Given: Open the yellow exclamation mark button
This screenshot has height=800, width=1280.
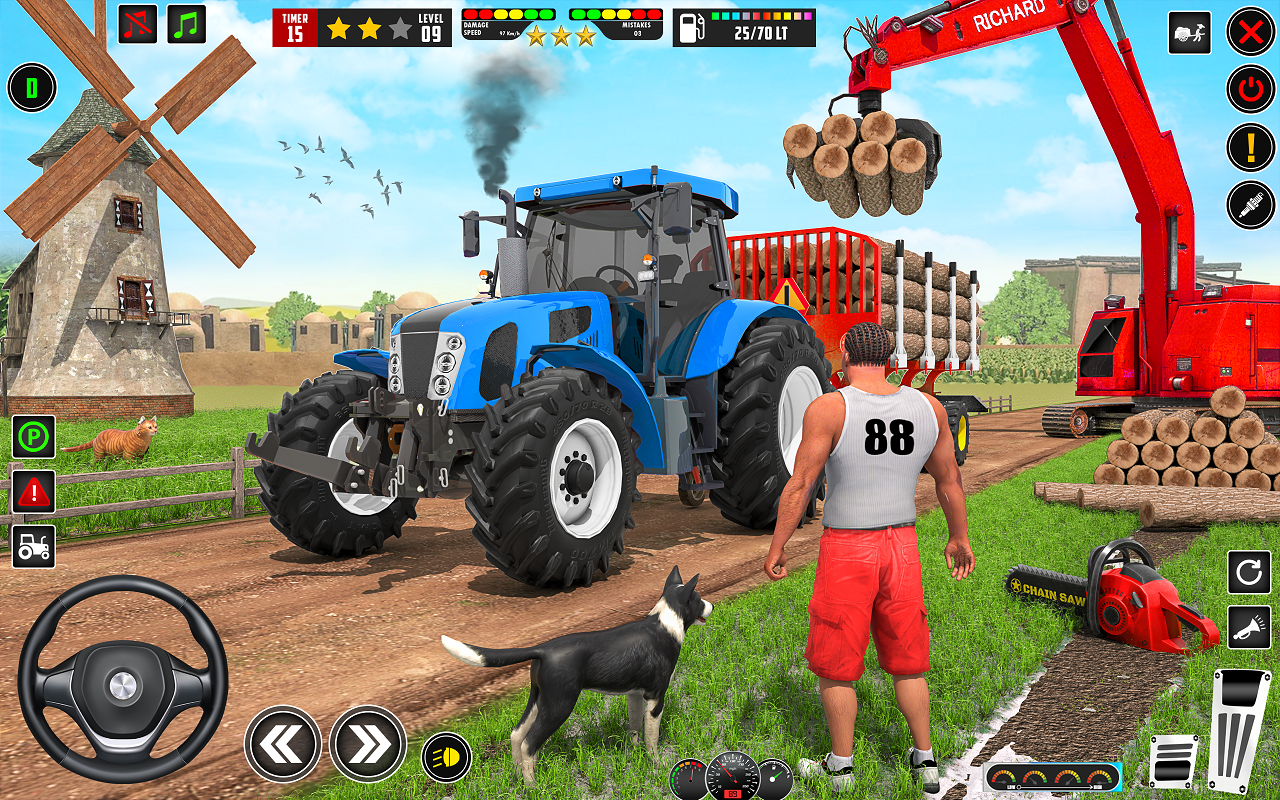Looking at the screenshot, I should (1250, 147).
